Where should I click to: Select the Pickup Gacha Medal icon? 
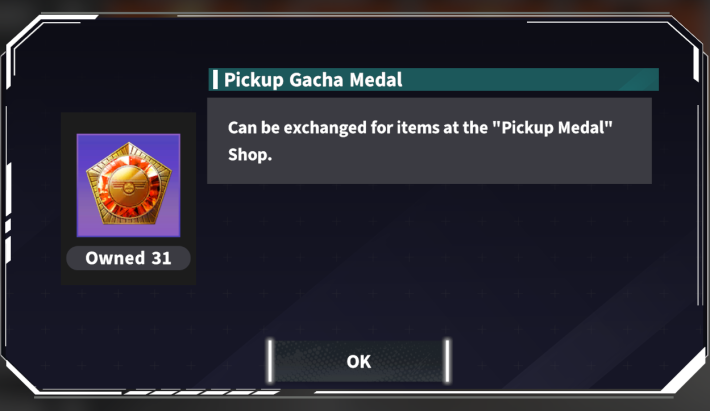128,186
